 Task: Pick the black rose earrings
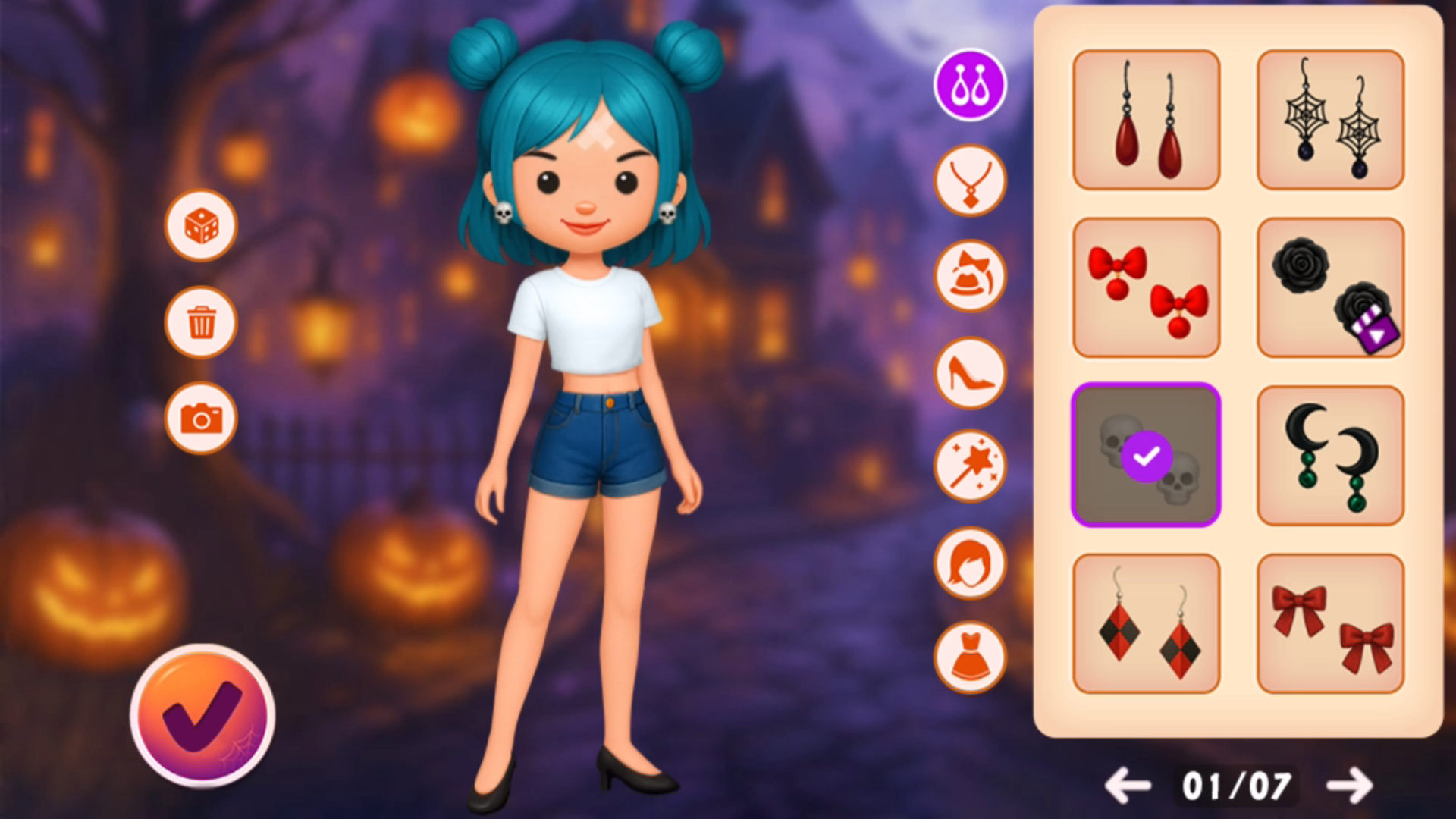[1330, 287]
